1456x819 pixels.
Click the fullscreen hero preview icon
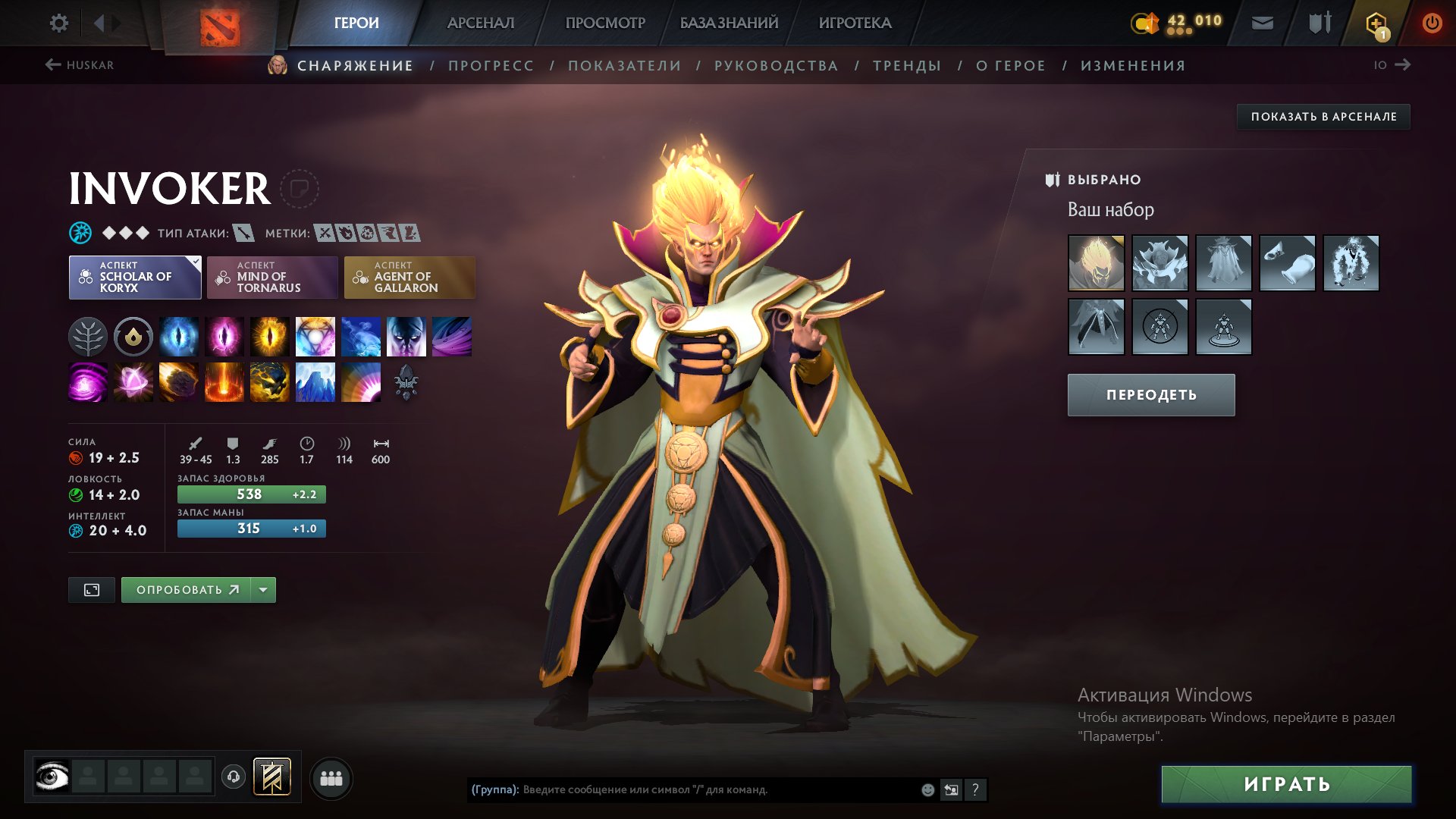point(91,589)
